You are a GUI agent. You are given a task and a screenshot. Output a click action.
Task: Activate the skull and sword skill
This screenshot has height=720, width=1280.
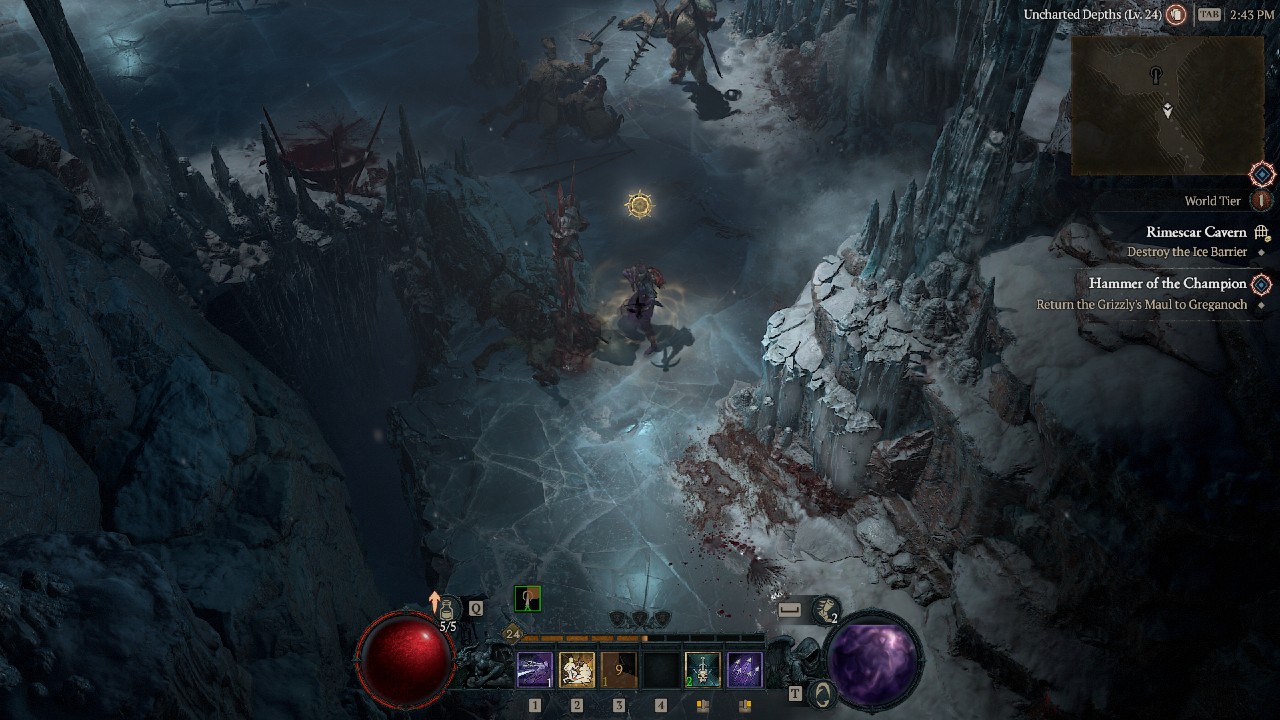[x=703, y=670]
